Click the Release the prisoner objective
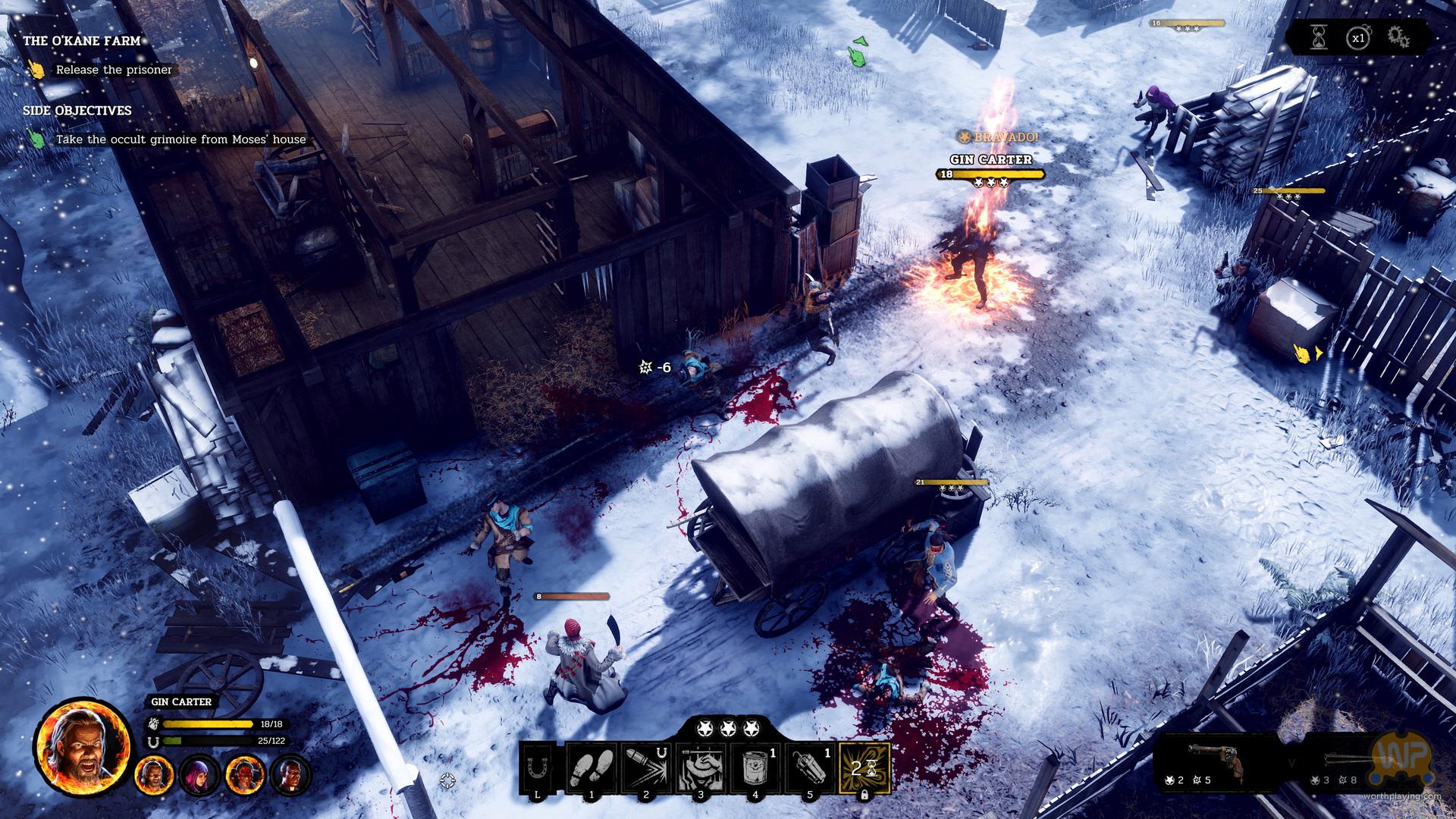Image resolution: width=1456 pixels, height=819 pixels. 114,70
